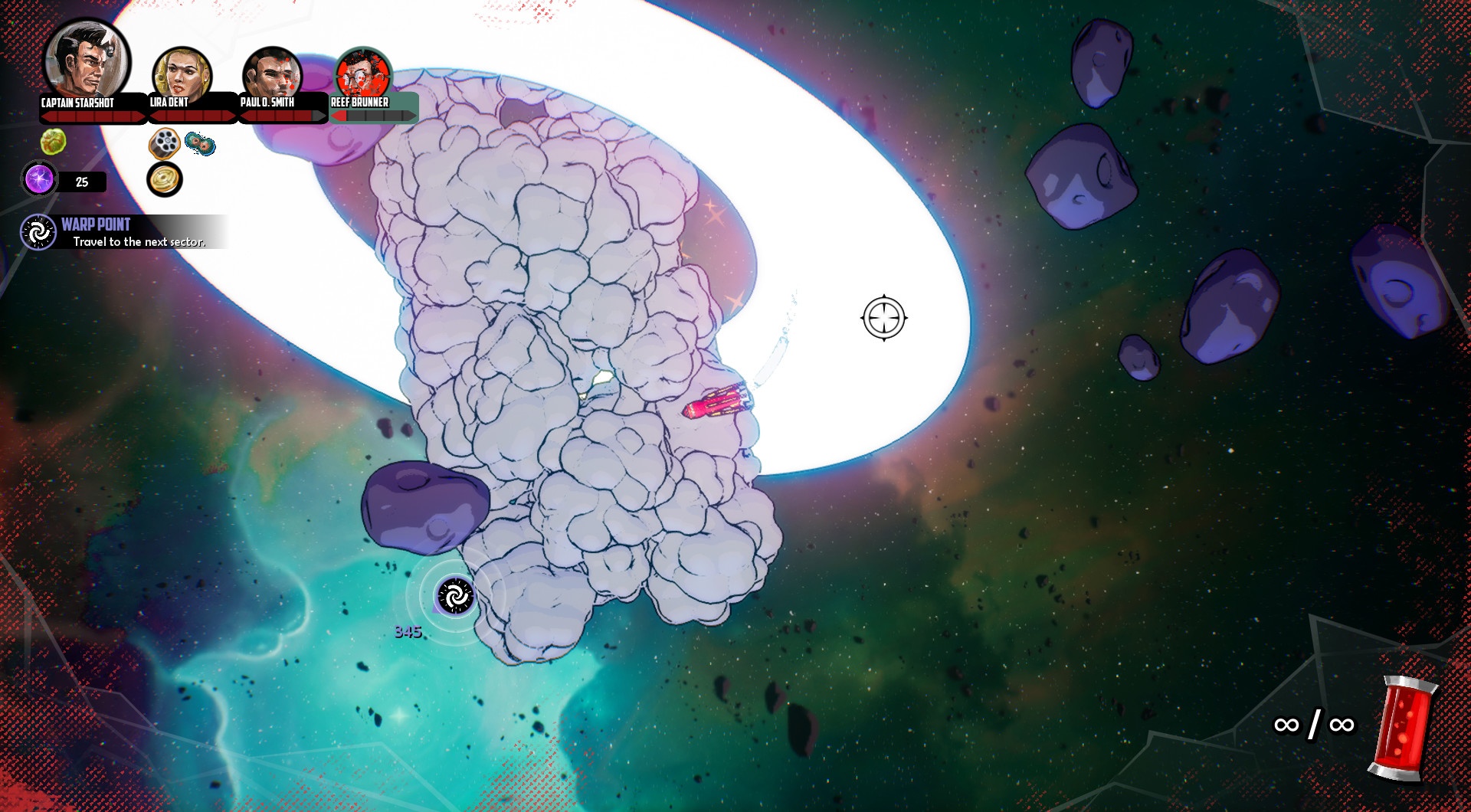Select the red canister weapon icon
Image resolution: width=1471 pixels, height=812 pixels.
(1404, 729)
